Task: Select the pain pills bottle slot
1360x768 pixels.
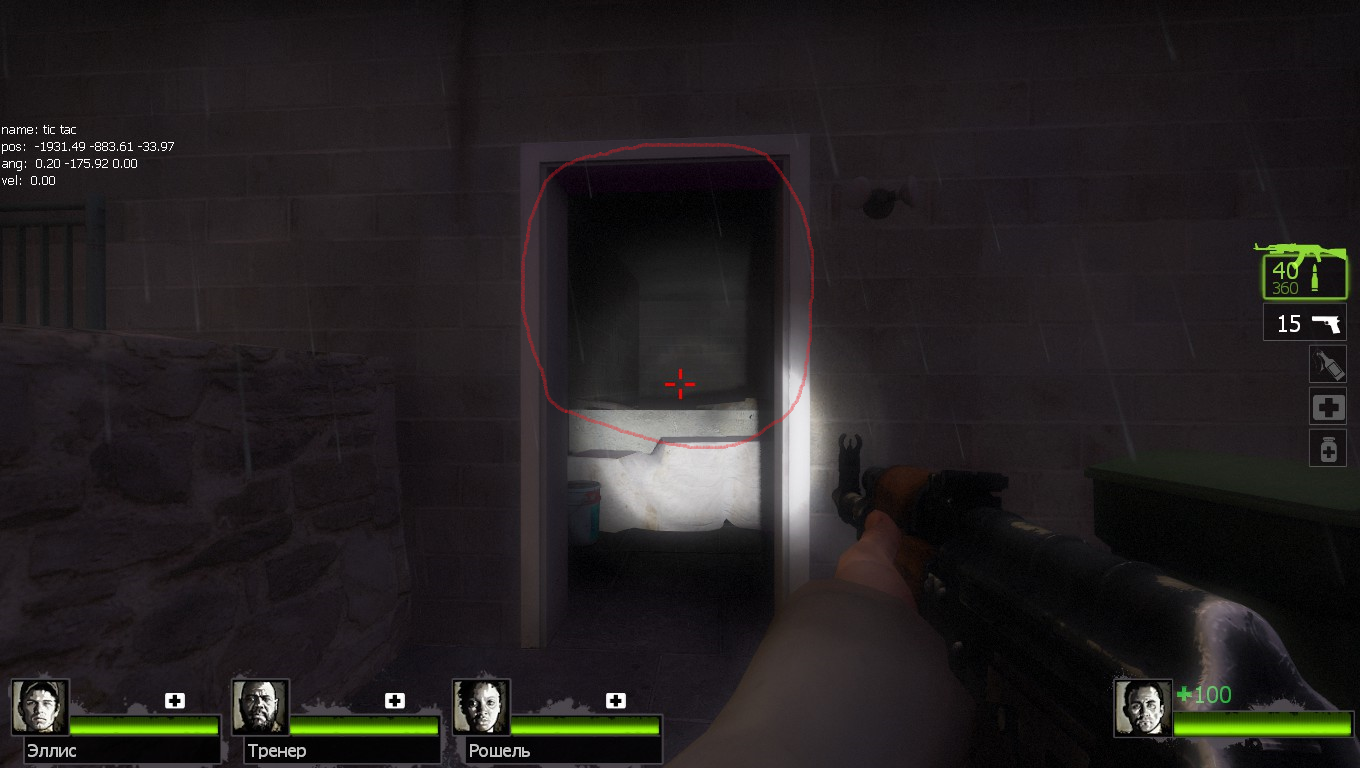Action: [x=1328, y=449]
